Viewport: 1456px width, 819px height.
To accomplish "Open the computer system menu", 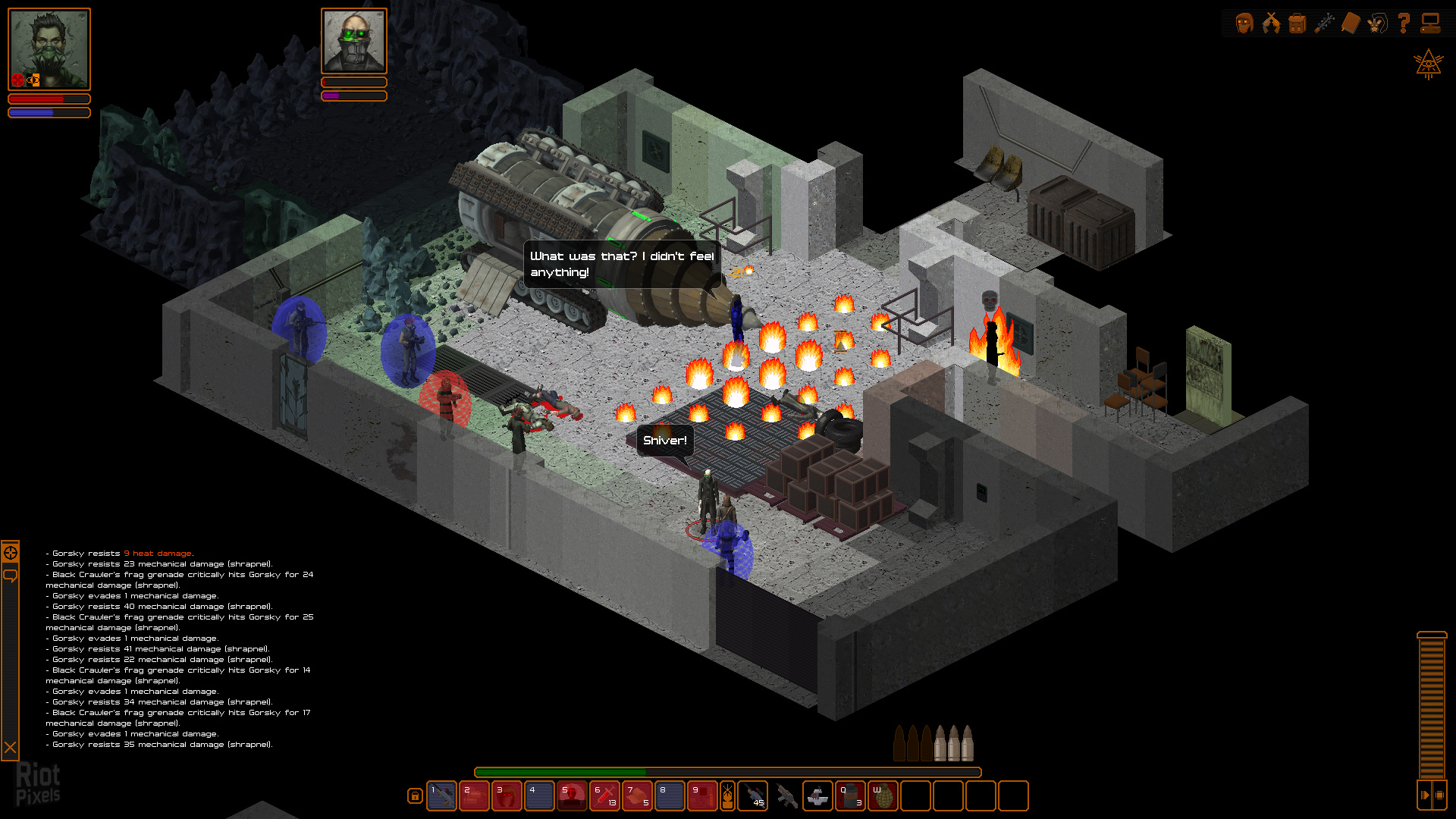I will pos(1431,22).
